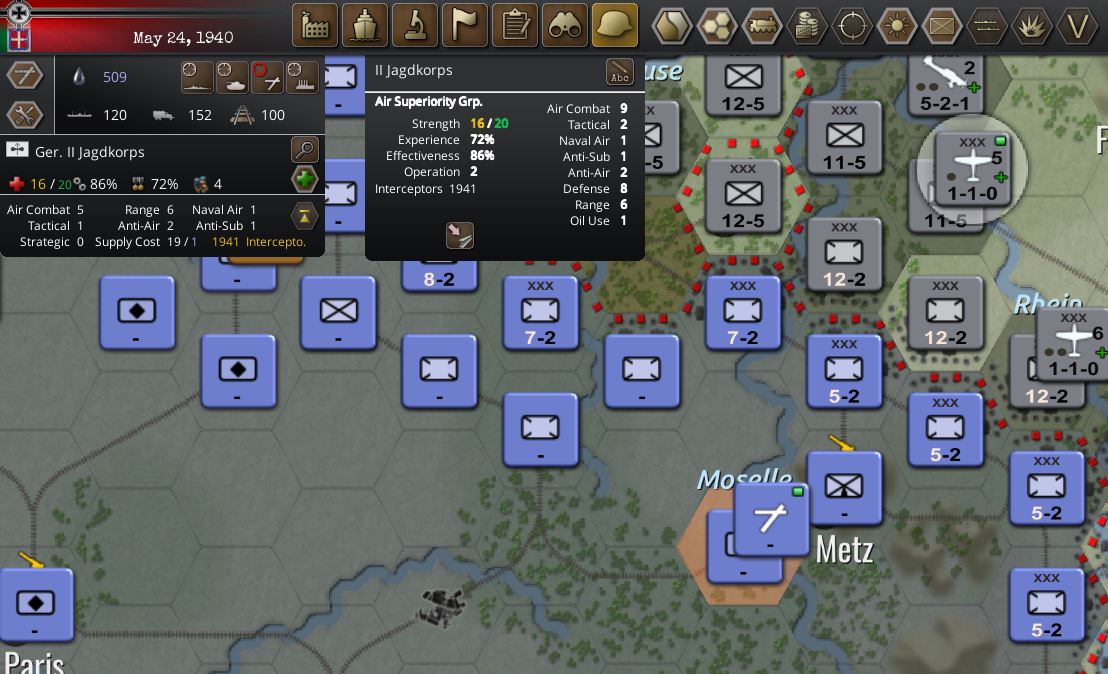Click the tank targeting mode icon
The width and height of the screenshot is (1108, 674).
[233, 77]
